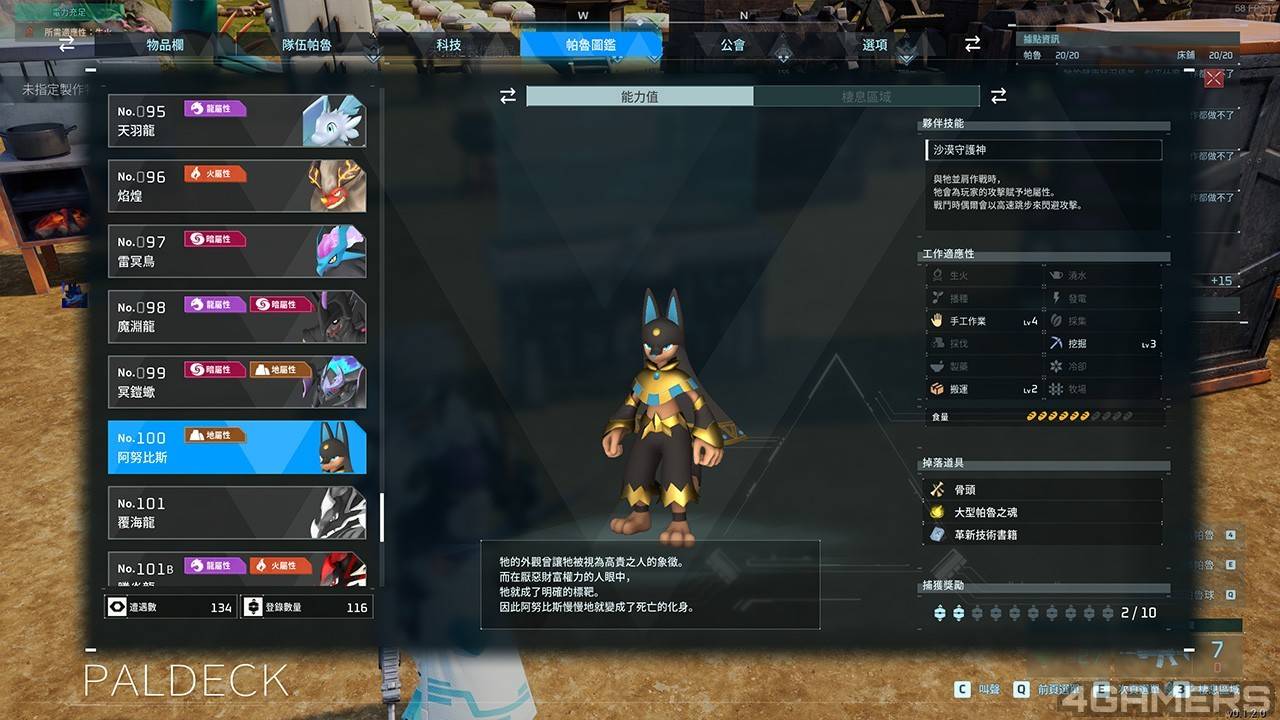Click the 骨頭 bone drop item

tap(1043, 490)
